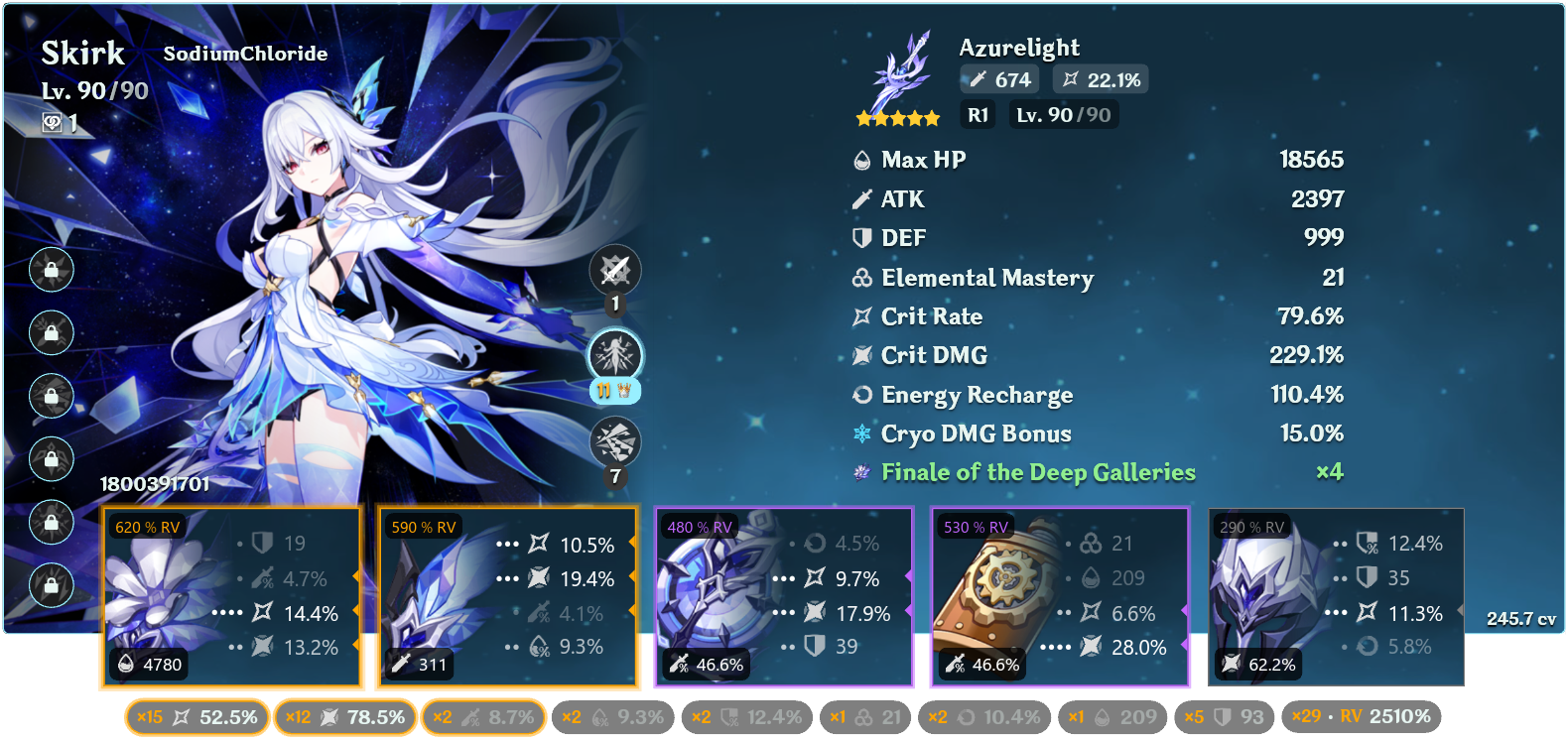This screenshot has height=741, width=1568.
Task: Switch to the goblet artifact card
Action: point(784,595)
